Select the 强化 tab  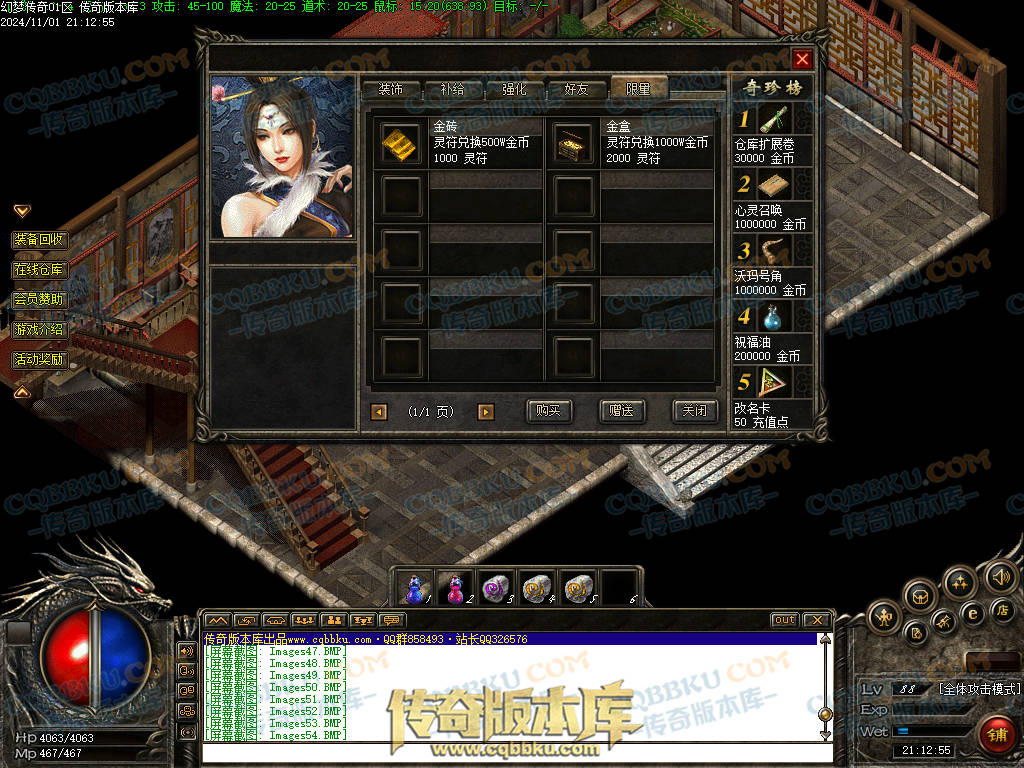pyautogui.click(x=514, y=89)
